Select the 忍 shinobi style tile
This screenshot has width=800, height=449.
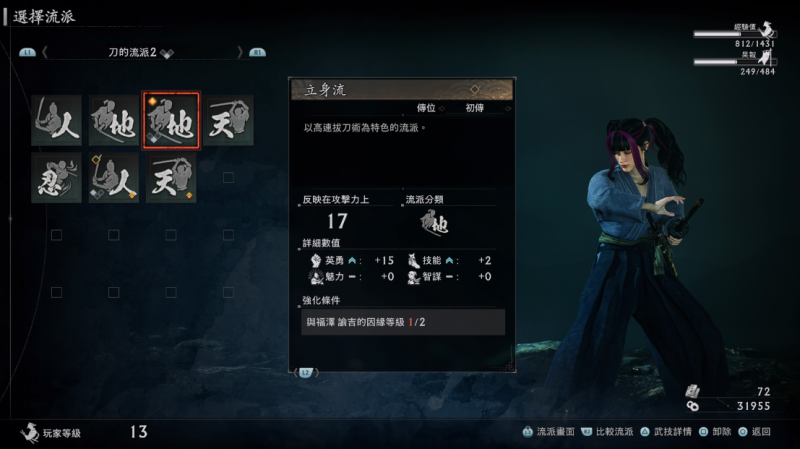(x=56, y=178)
